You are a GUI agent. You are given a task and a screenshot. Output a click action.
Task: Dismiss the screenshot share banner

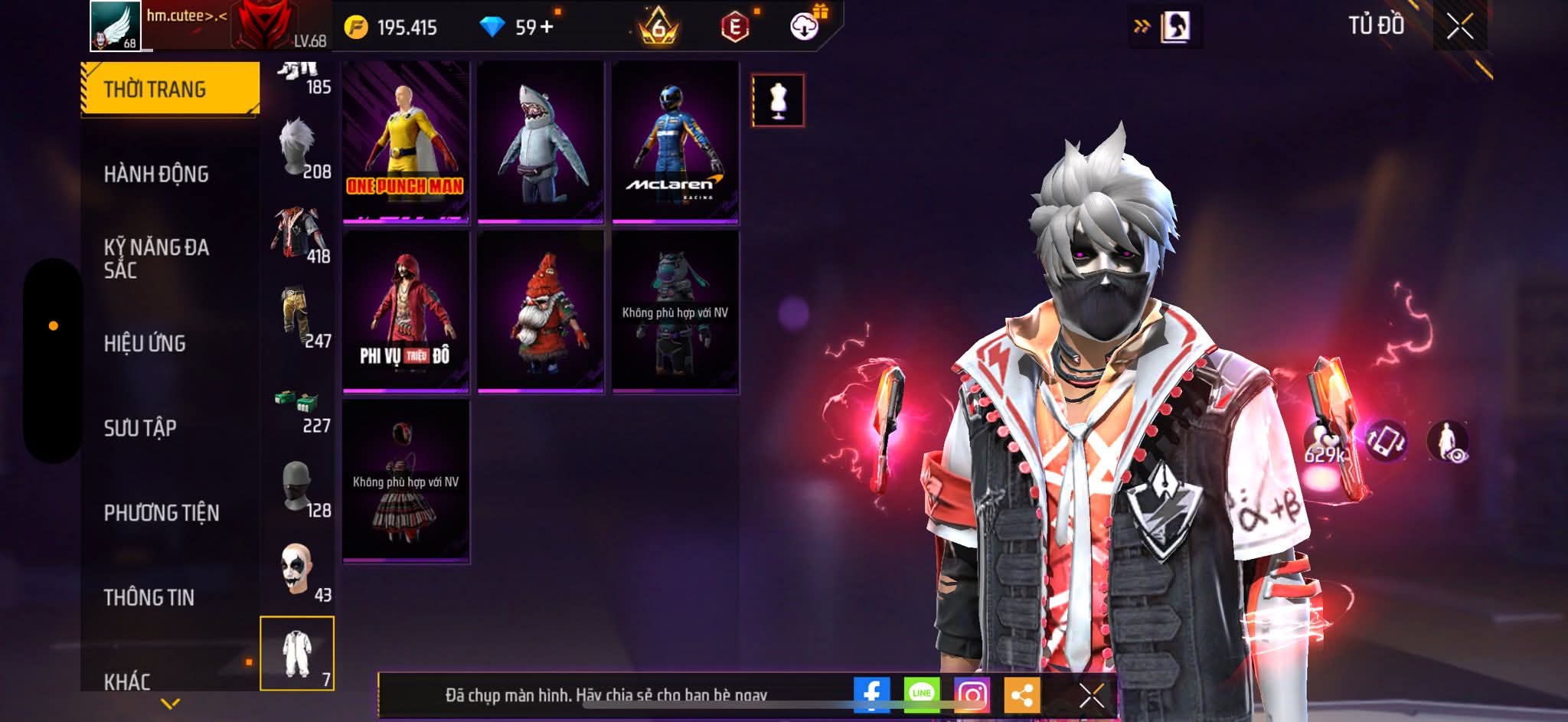click(1091, 695)
